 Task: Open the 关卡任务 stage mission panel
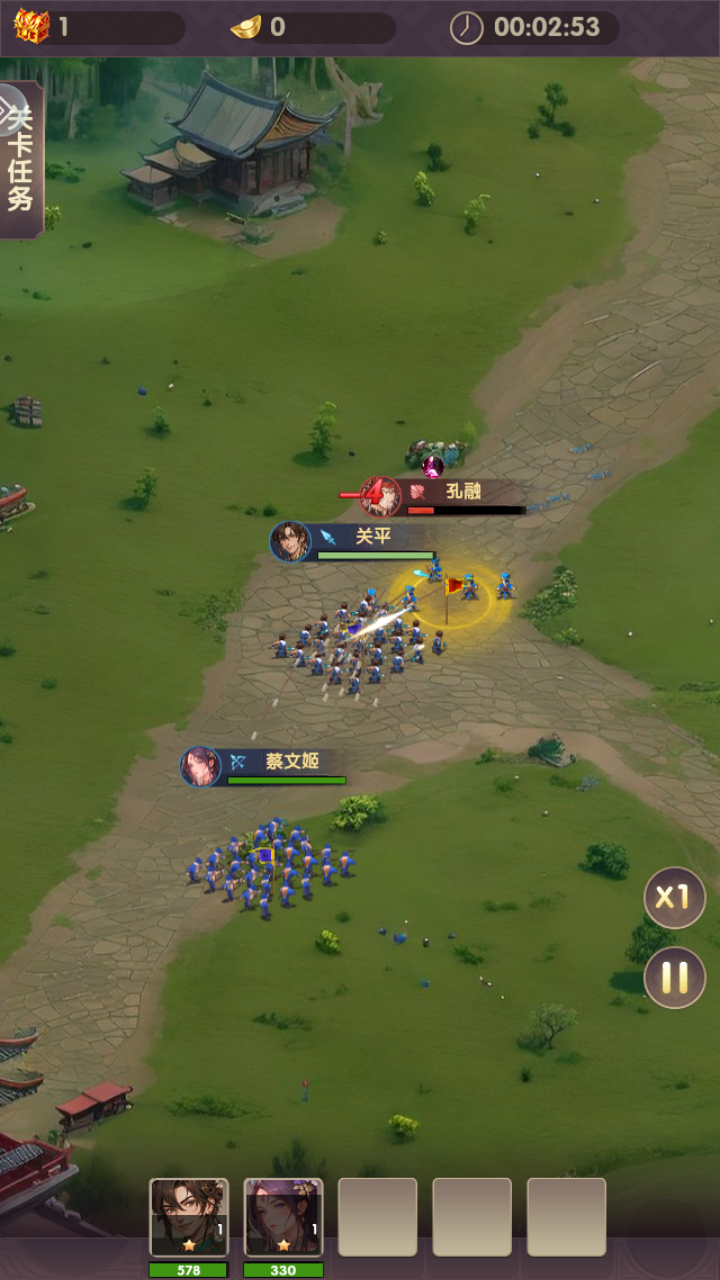tap(20, 160)
